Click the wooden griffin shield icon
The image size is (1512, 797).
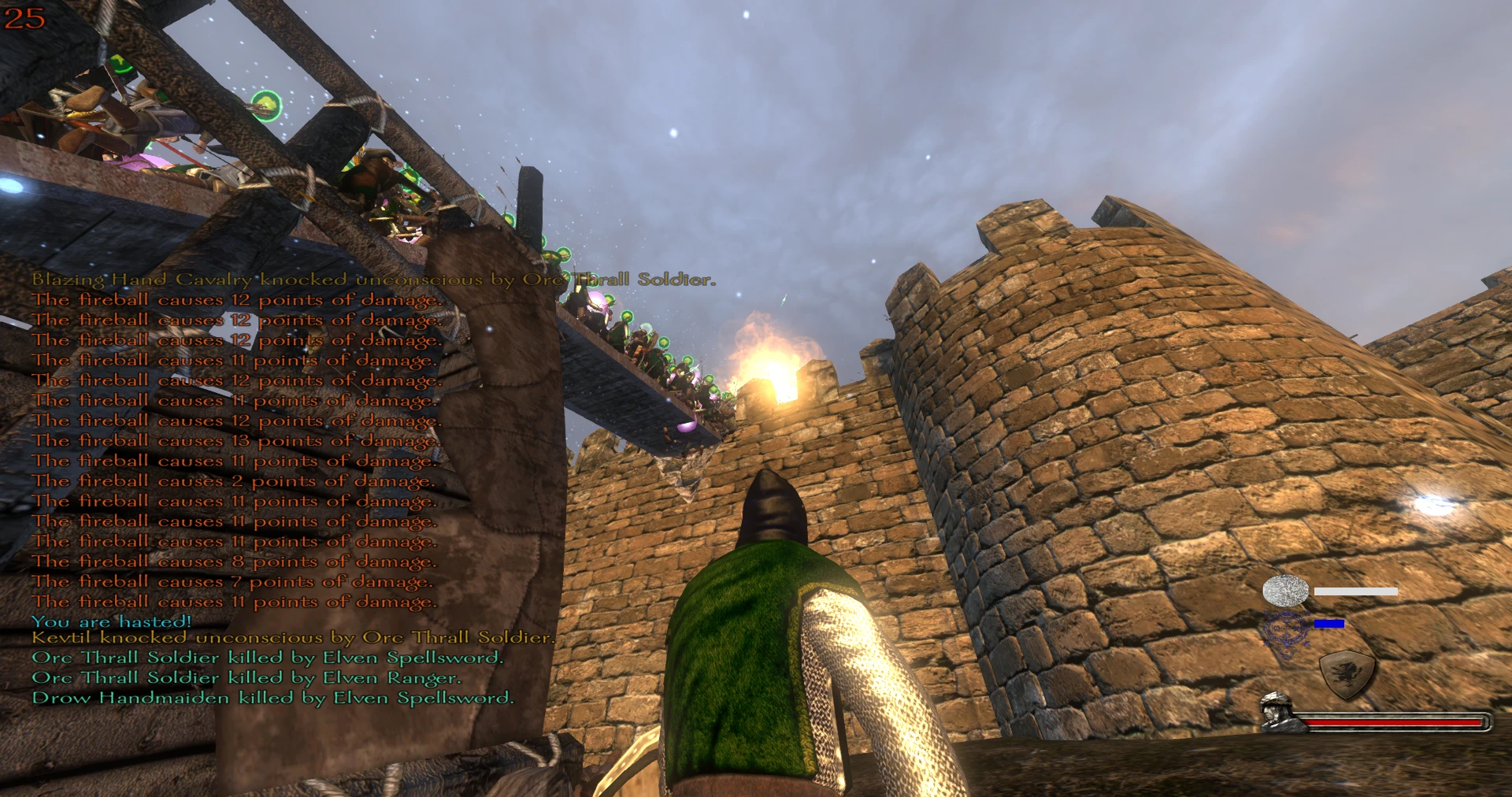click(1347, 674)
